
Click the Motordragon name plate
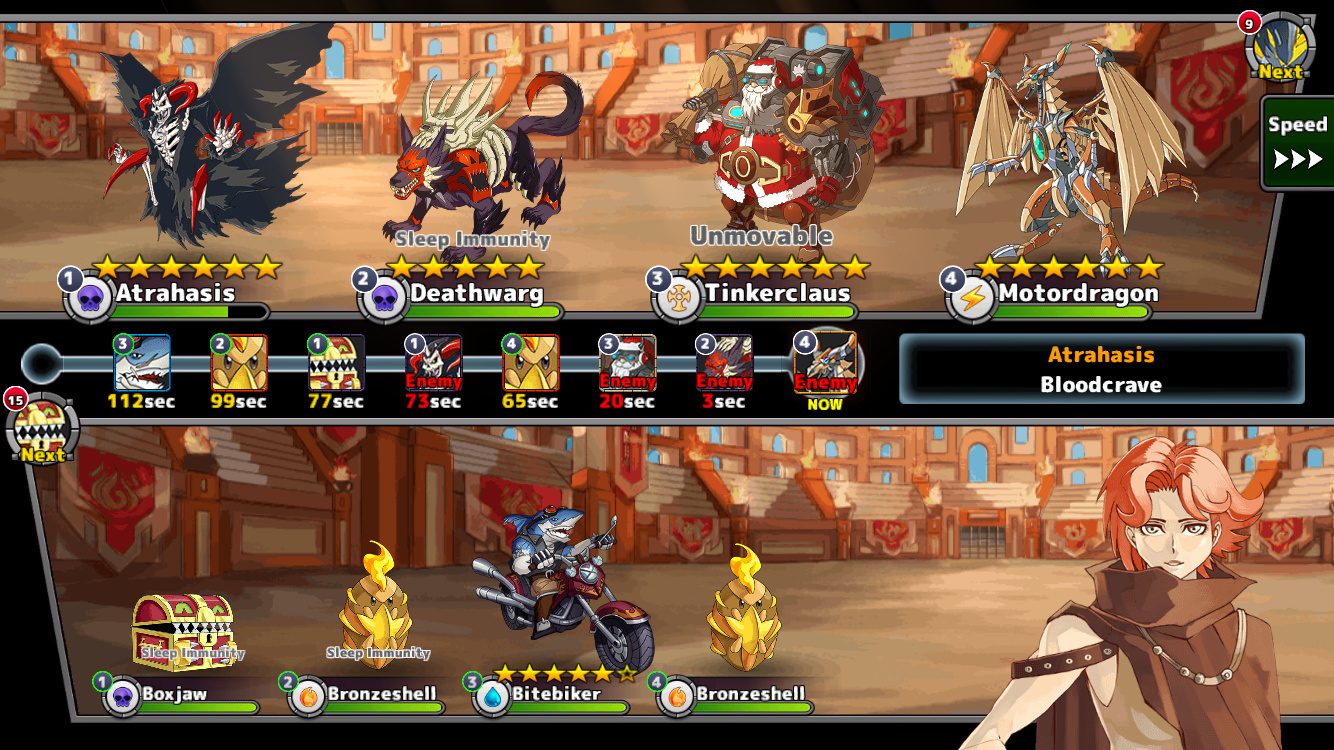coord(1077,294)
